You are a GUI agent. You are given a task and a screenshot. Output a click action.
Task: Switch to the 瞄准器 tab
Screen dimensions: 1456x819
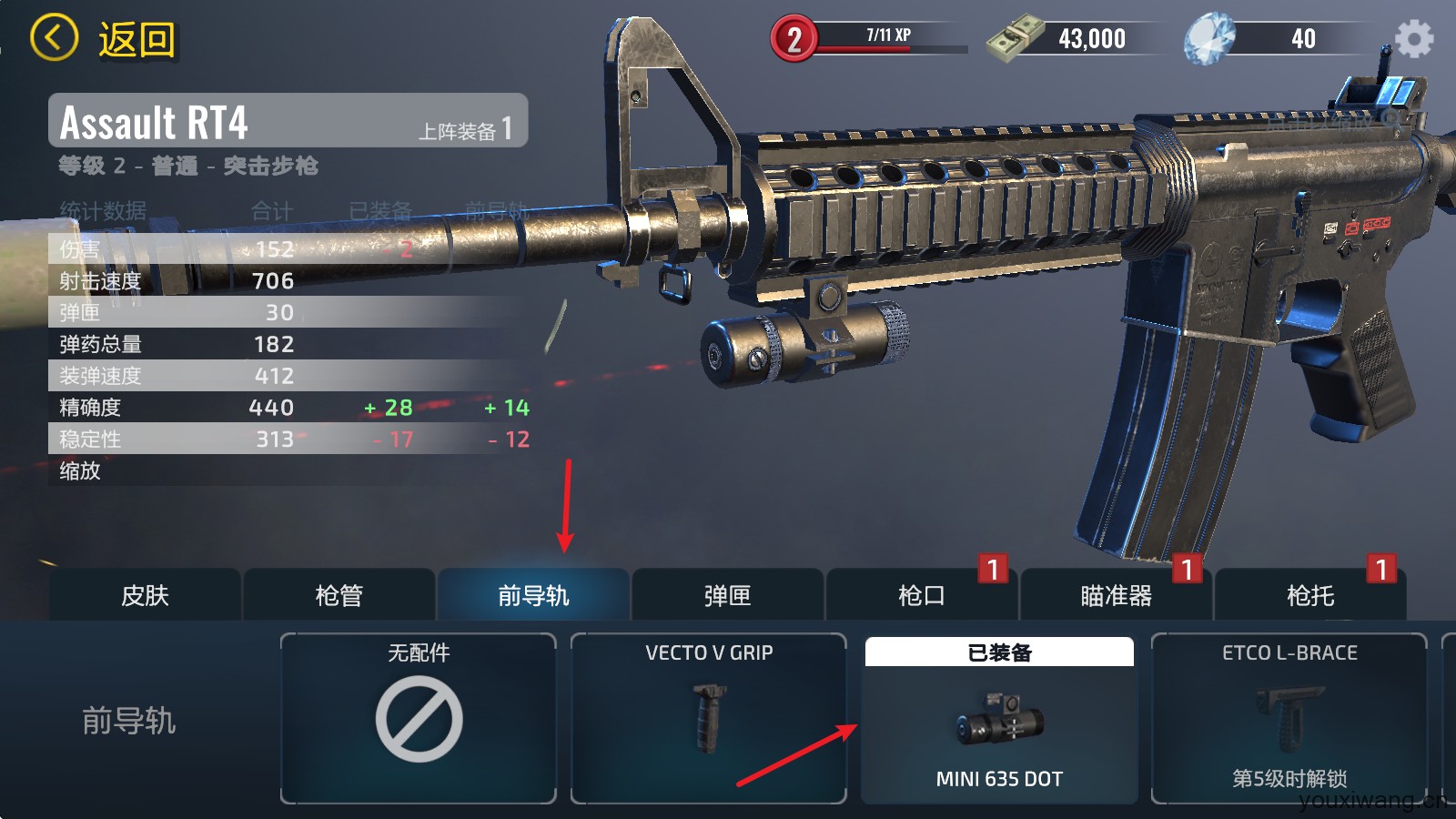pyautogui.click(x=1117, y=595)
